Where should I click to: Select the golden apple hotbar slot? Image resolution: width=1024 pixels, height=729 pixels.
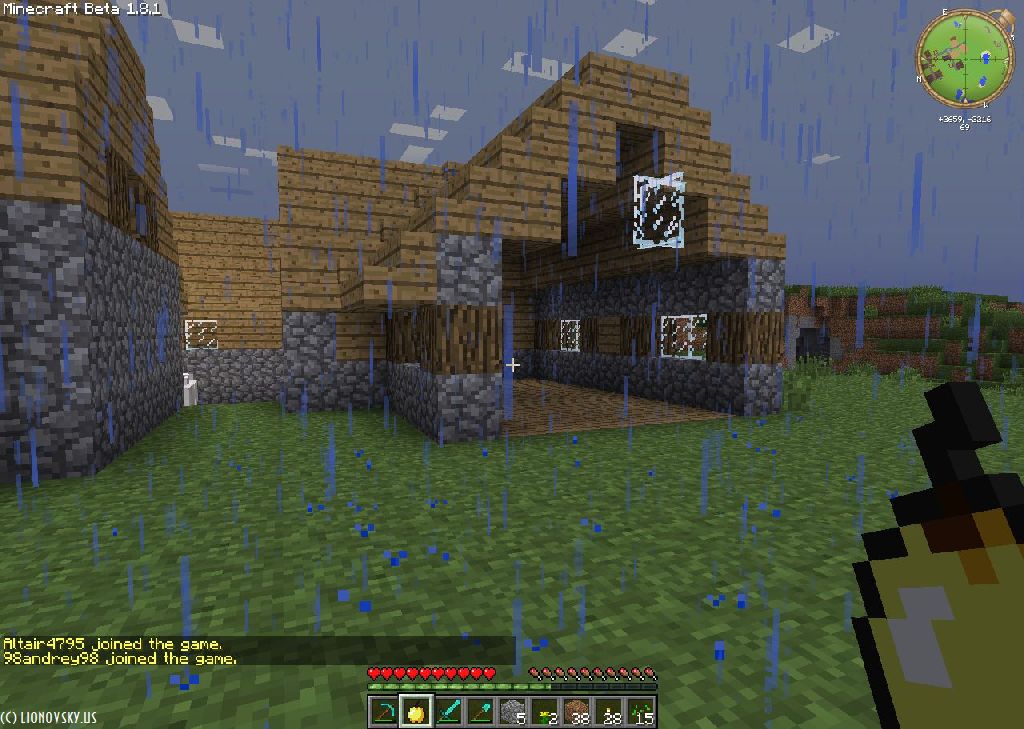(x=416, y=712)
